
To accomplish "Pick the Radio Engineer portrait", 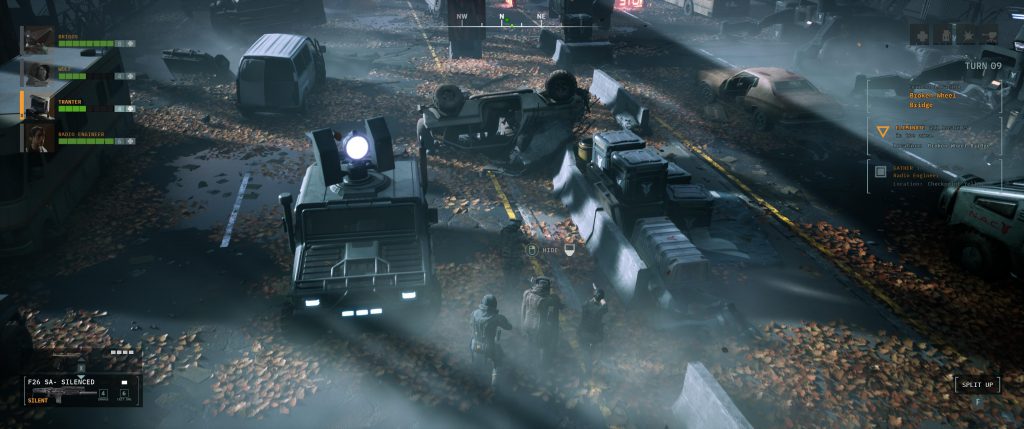I will click(40, 137).
